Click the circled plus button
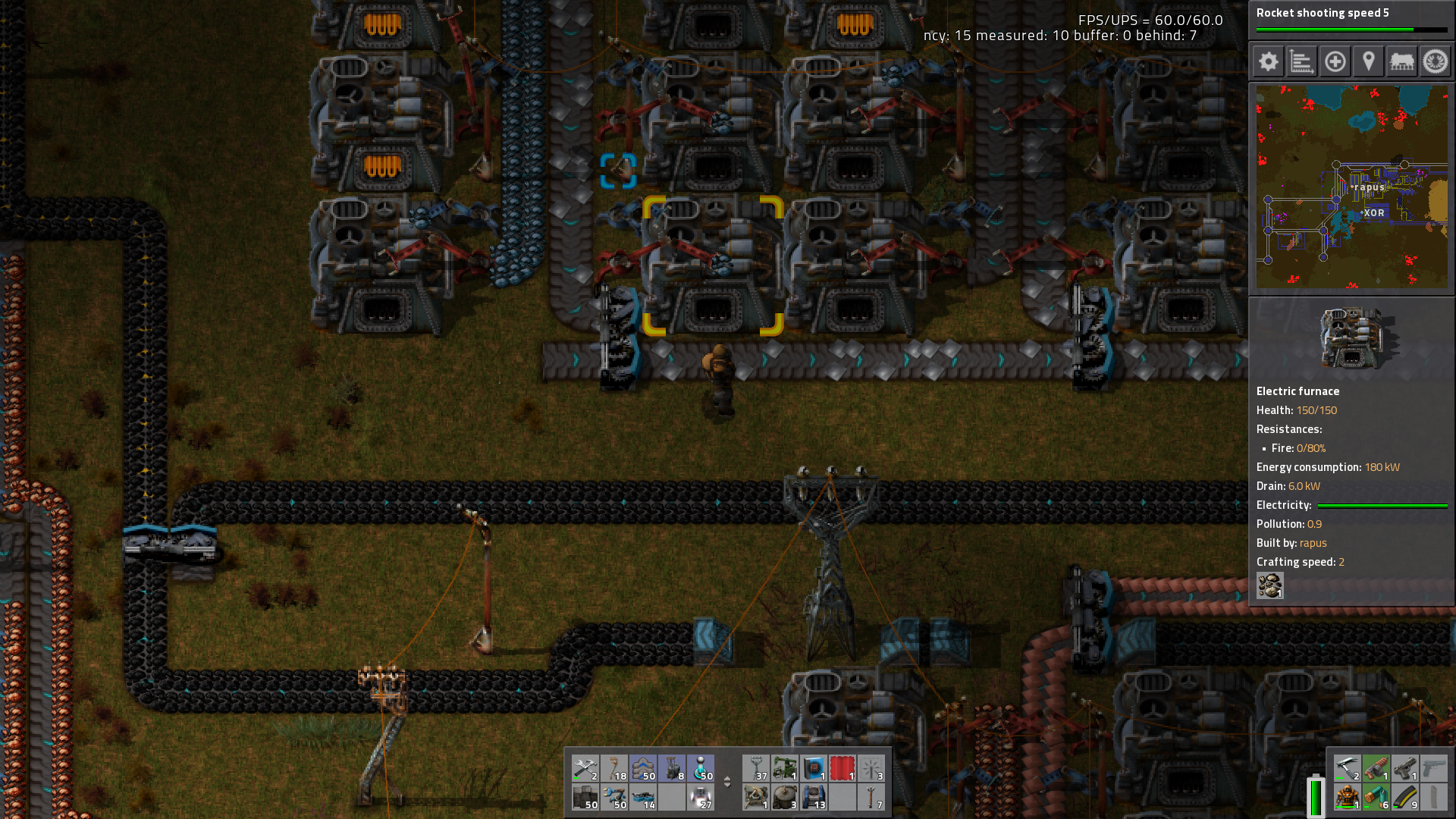This screenshot has height=819, width=1456. [1335, 61]
